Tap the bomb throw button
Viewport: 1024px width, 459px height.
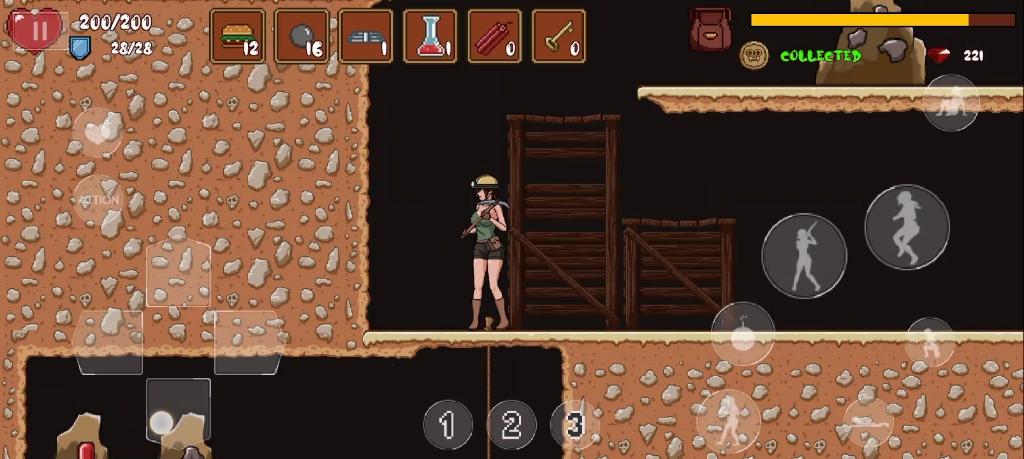[x=742, y=333]
